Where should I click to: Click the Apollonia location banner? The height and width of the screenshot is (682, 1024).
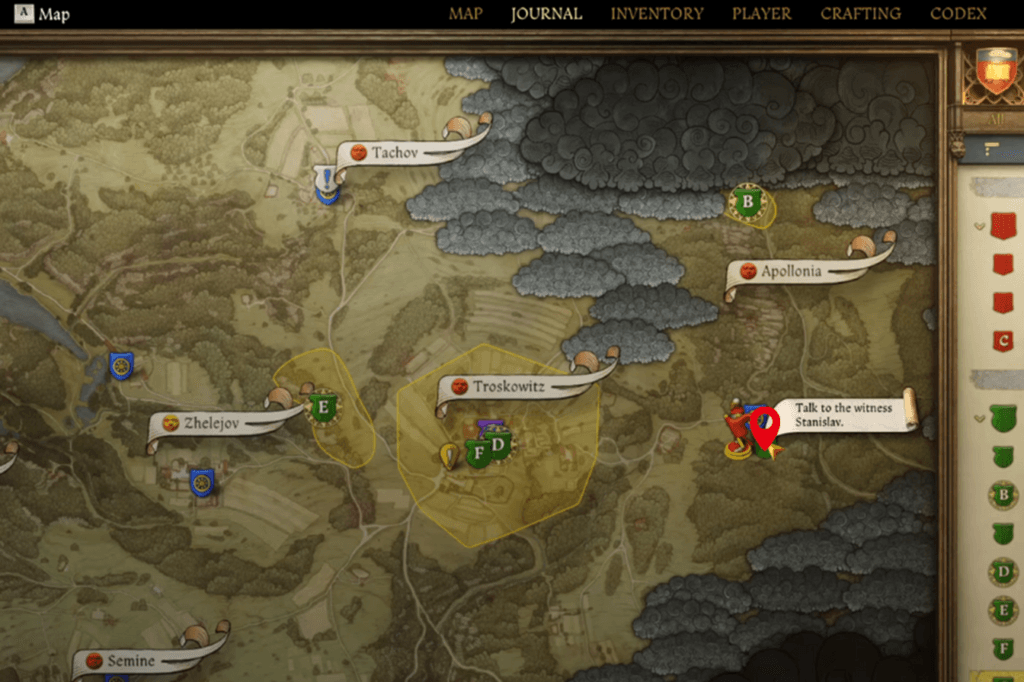(x=791, y=271)
